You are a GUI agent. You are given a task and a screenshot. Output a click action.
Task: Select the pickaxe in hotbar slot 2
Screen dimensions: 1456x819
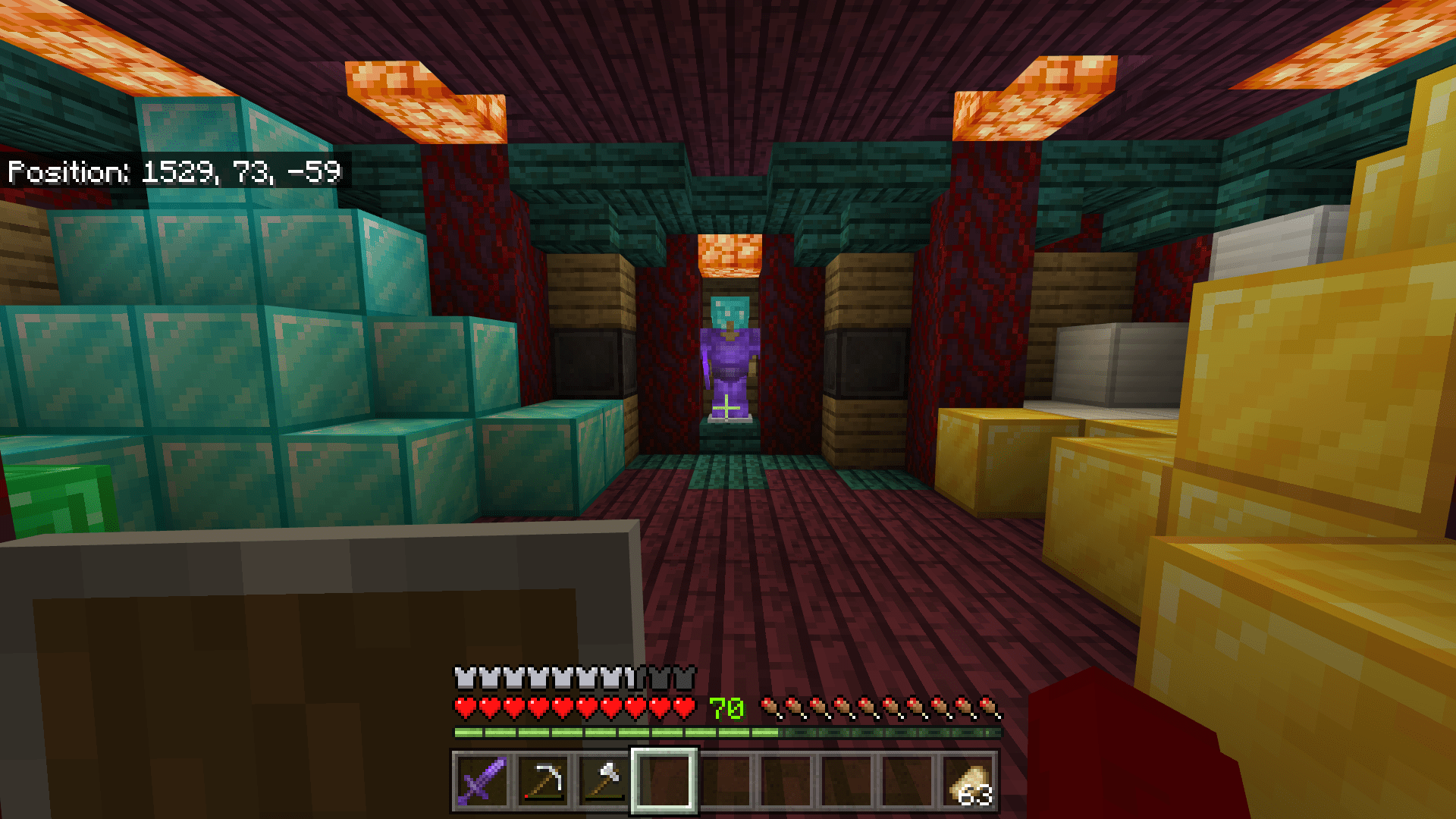[x=543, y=784]
